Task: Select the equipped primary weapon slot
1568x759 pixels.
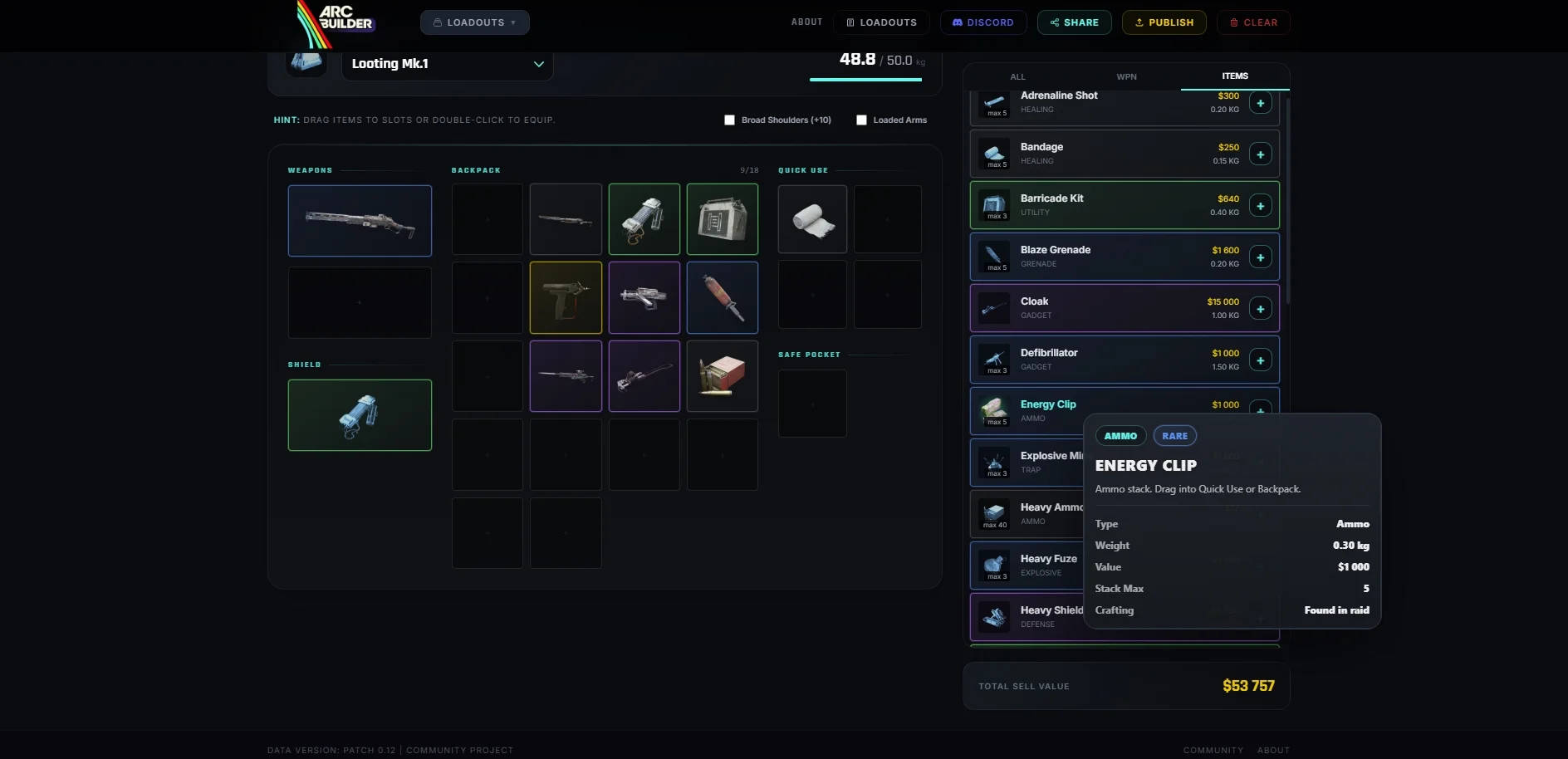Action: [360, 221]
